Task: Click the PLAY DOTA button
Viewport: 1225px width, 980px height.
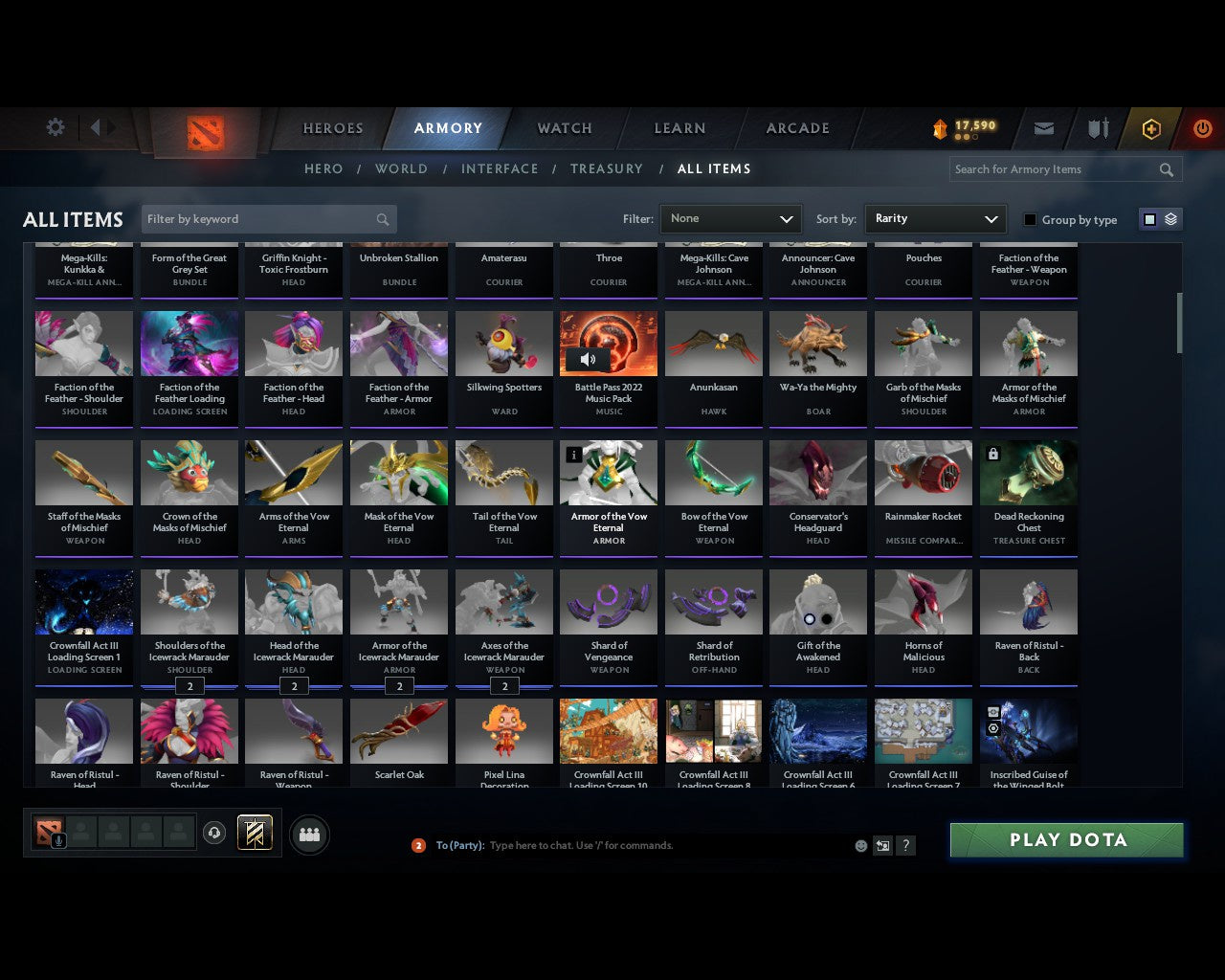Action: pos(1066,840)
